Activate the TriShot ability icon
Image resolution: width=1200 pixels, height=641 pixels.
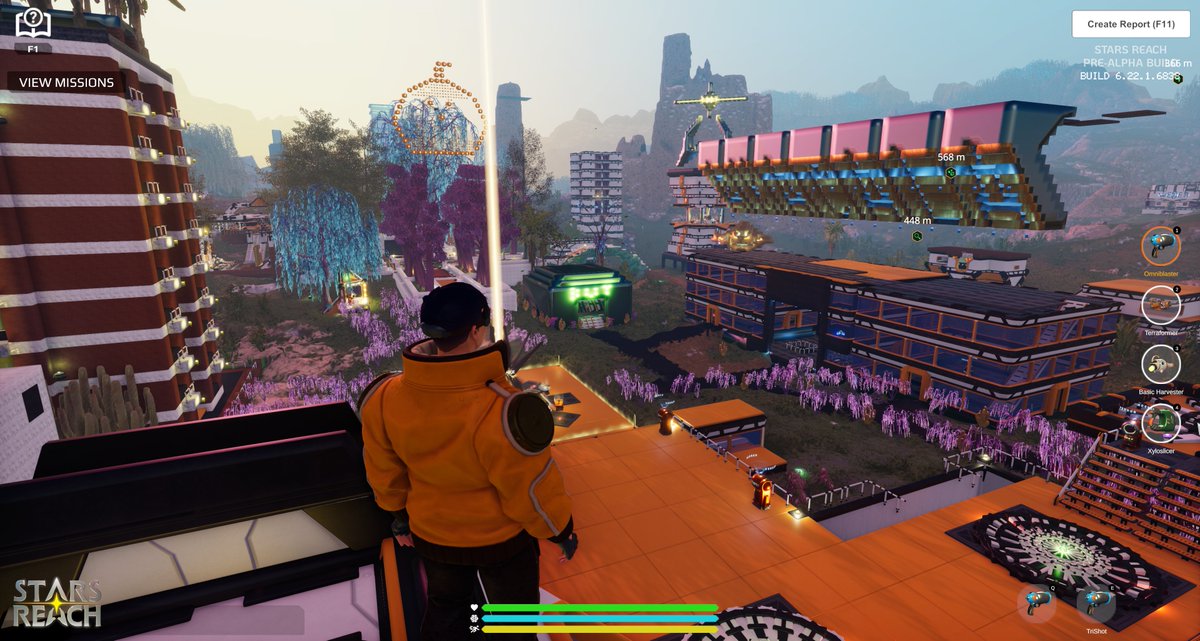coord(1095,603)
